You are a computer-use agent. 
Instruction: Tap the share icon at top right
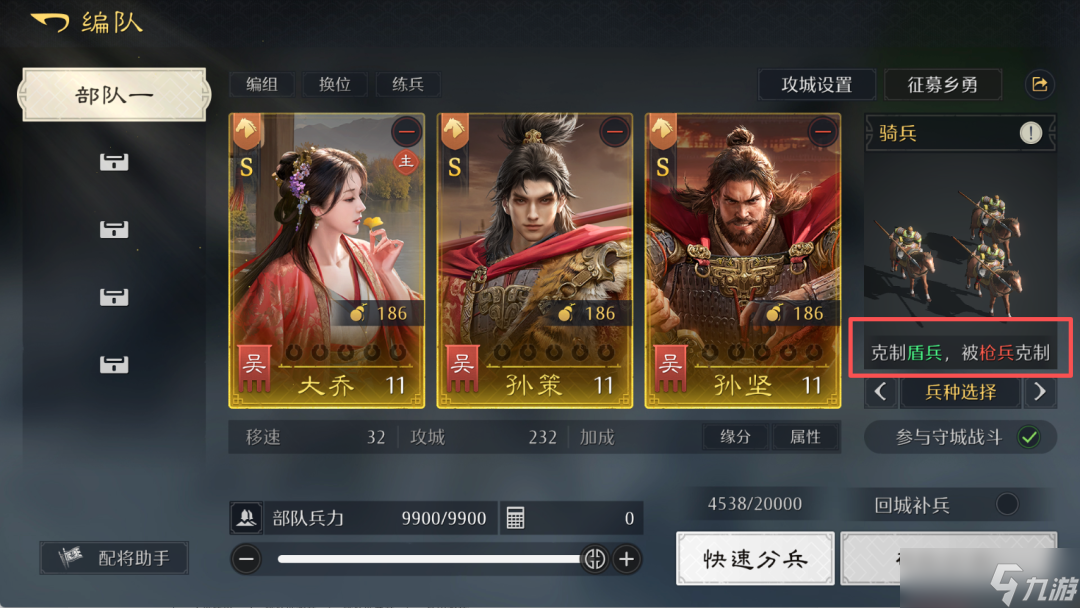[1040, 85]
